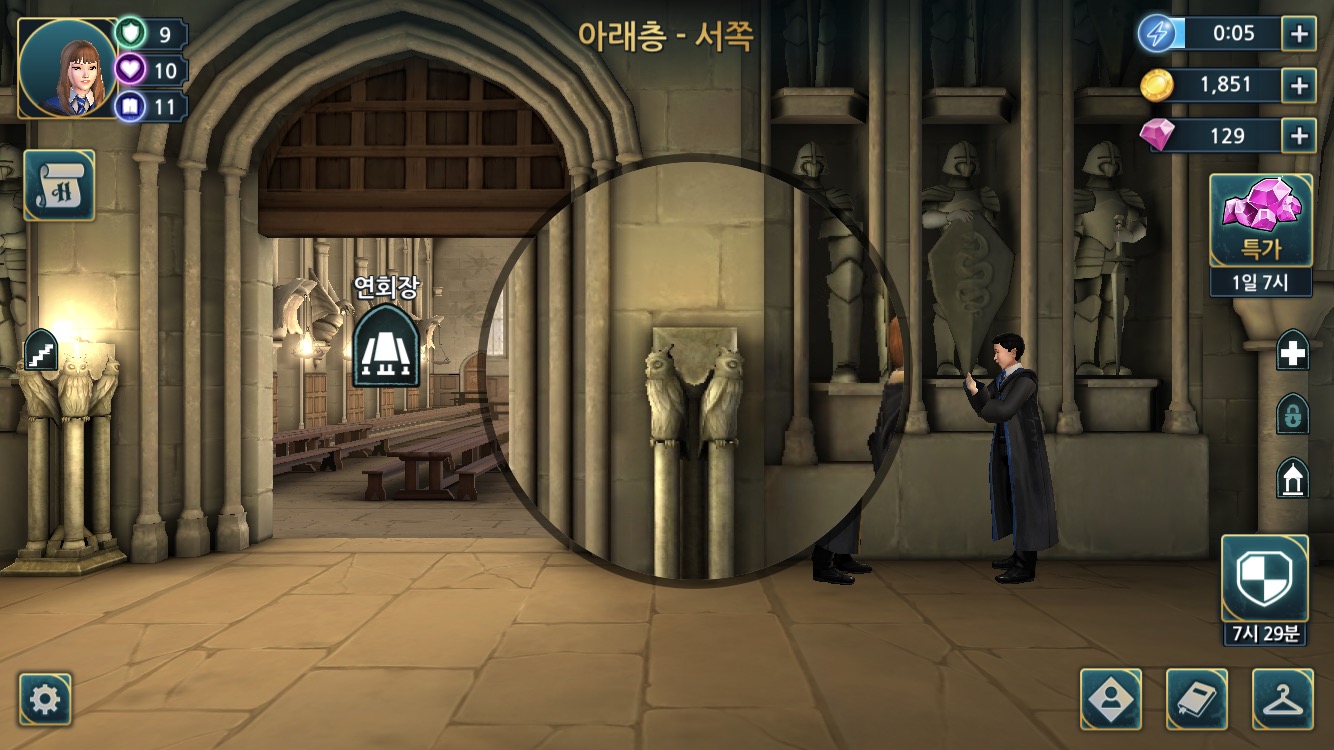This screenshot has height=750, width=1334.
Task: Select the white cross location icon
Action: (x=1292, y=351)
